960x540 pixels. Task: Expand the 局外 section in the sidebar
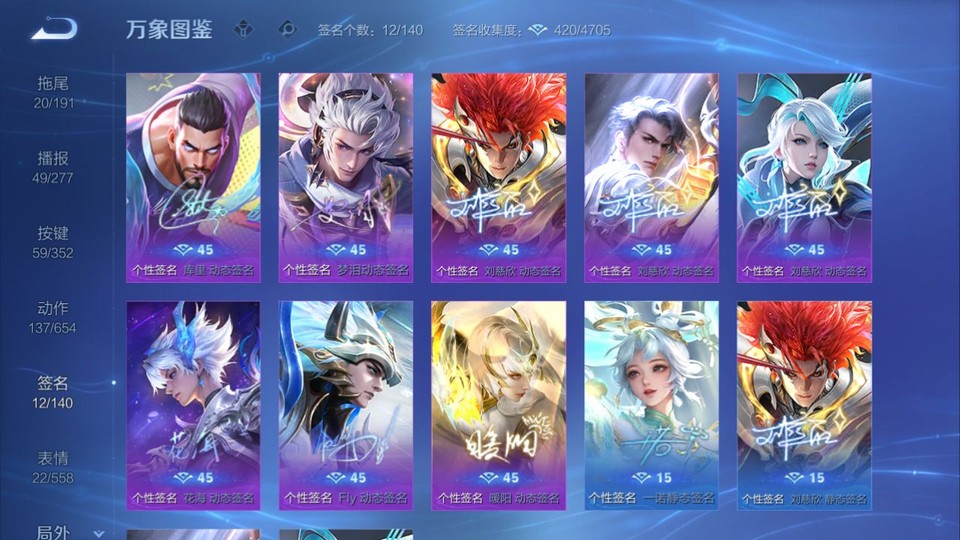[60, 531]
